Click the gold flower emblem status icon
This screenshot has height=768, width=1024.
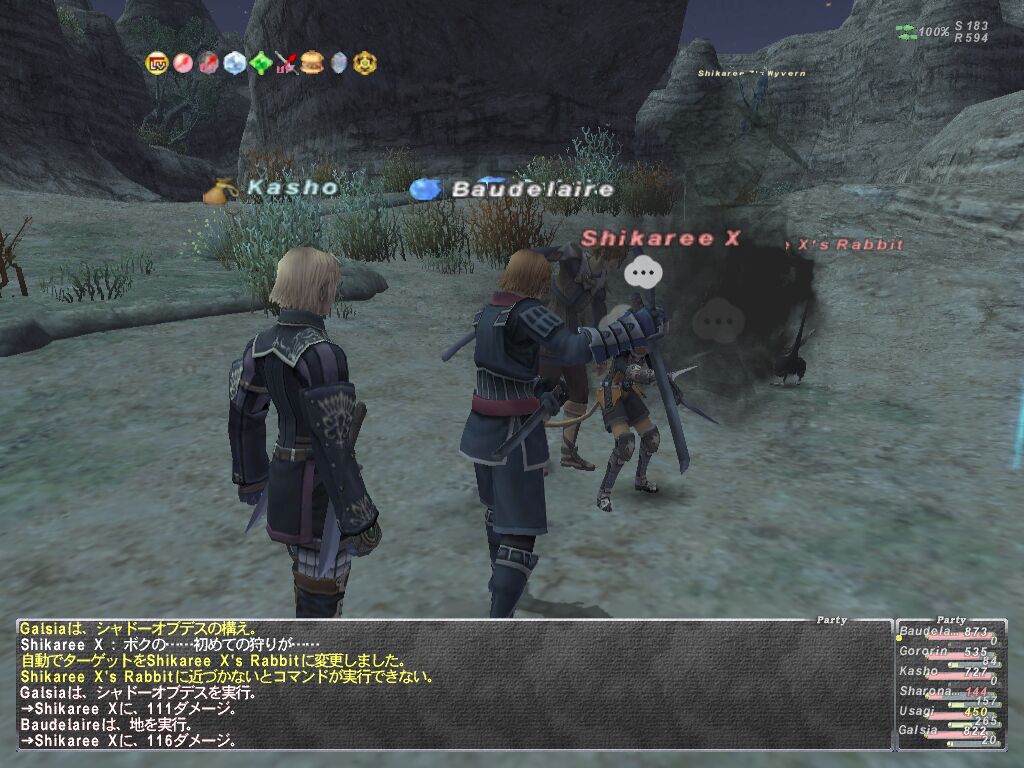(x=365, y=63)
